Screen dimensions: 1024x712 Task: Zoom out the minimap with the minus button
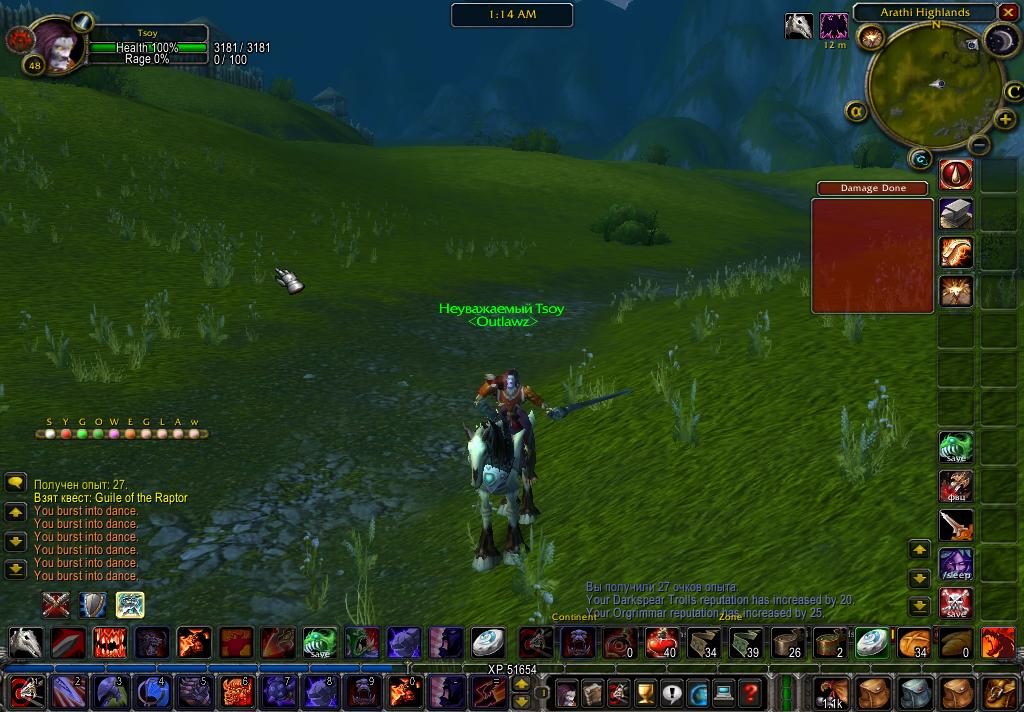(980, 145)
